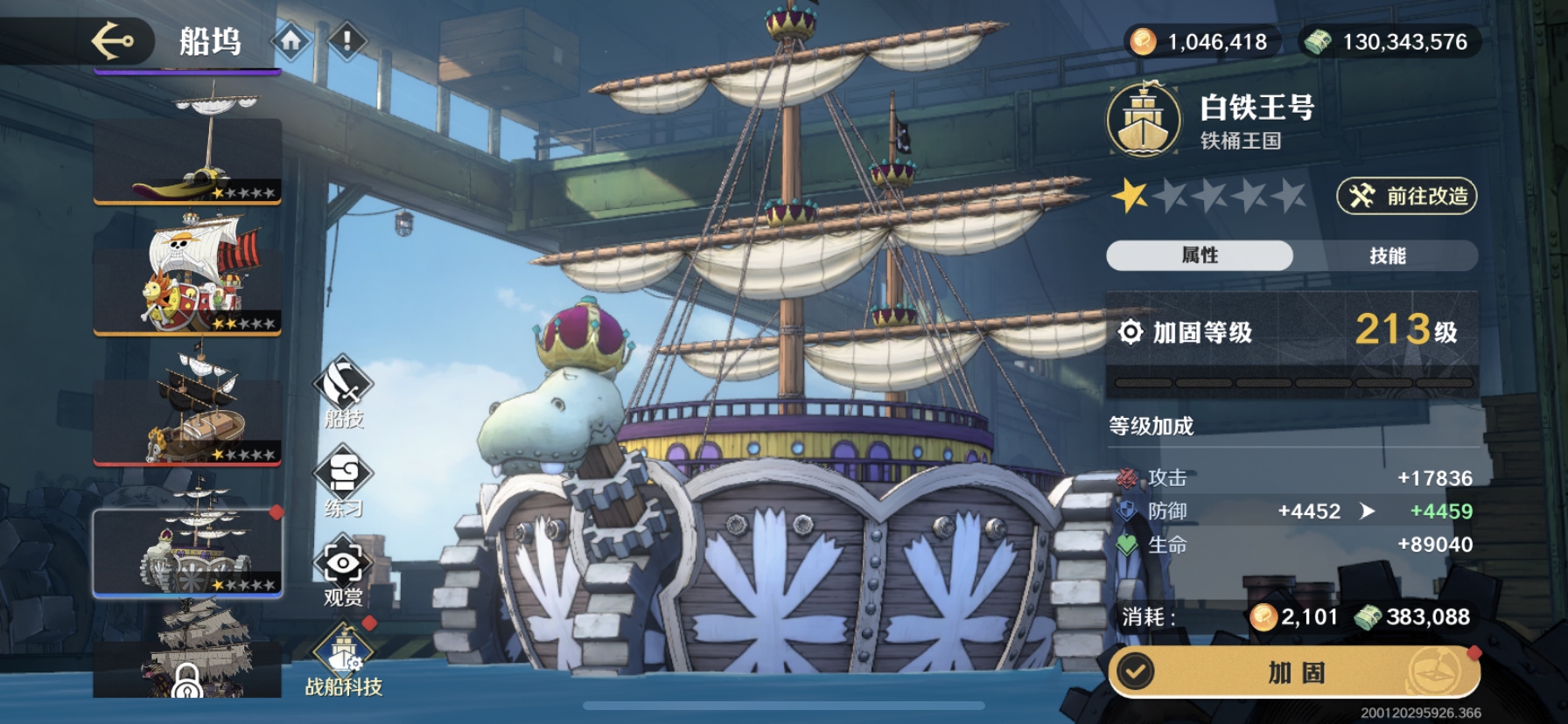Click the 前往改造 modify button
The image size is (1568, 724).
click(x=1406, y=196)
